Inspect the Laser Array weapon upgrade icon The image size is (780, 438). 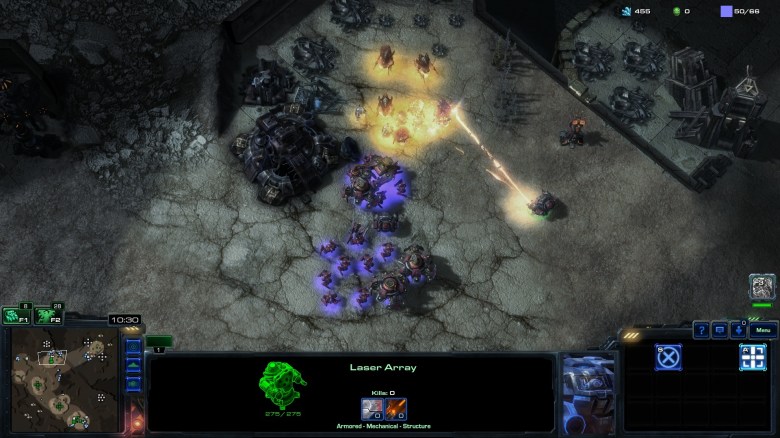pyautogui.click(x=396, y=408)
